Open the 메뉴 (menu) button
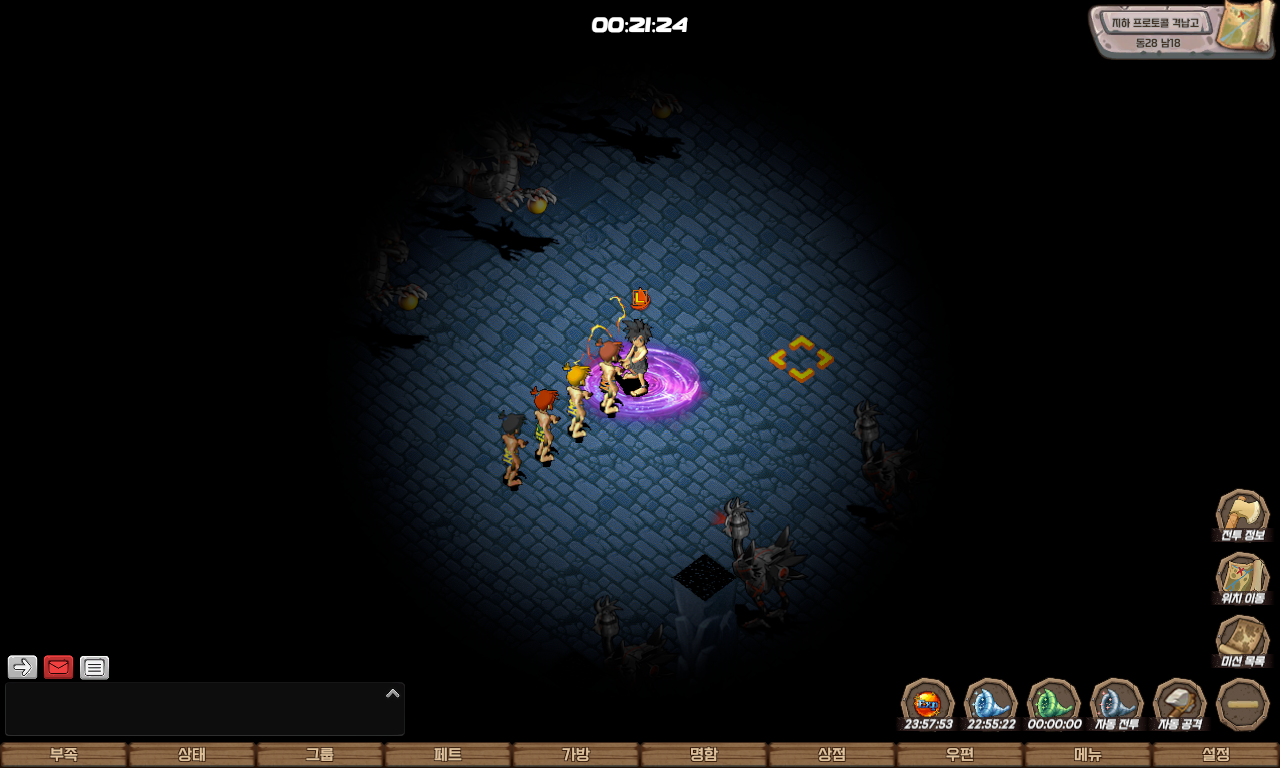Image resolution: width=1280 pixels, height=768 pixels. coord(1088,755)
